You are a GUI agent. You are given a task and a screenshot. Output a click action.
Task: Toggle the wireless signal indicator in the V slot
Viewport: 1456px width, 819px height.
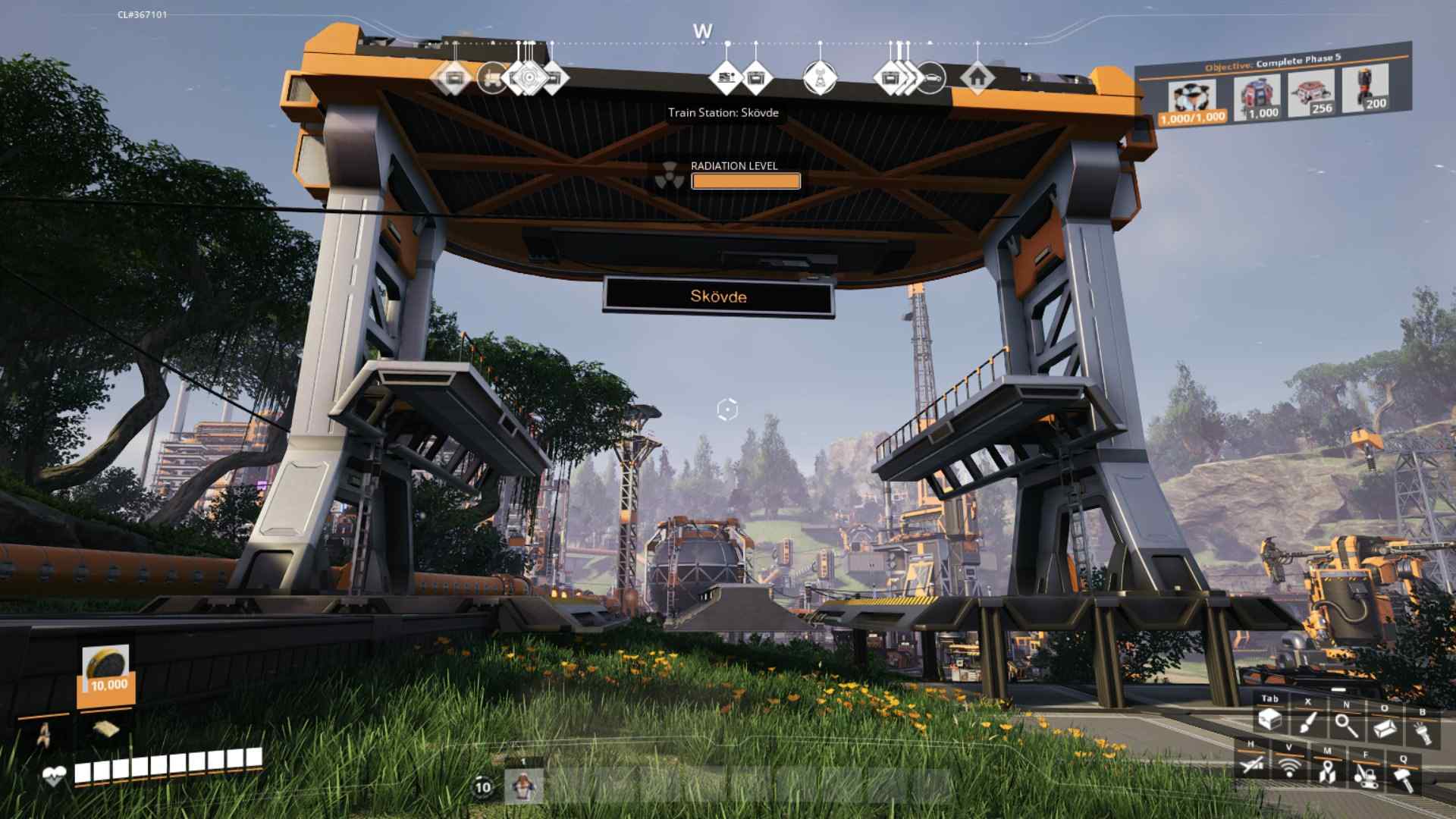click(1289, 768)
